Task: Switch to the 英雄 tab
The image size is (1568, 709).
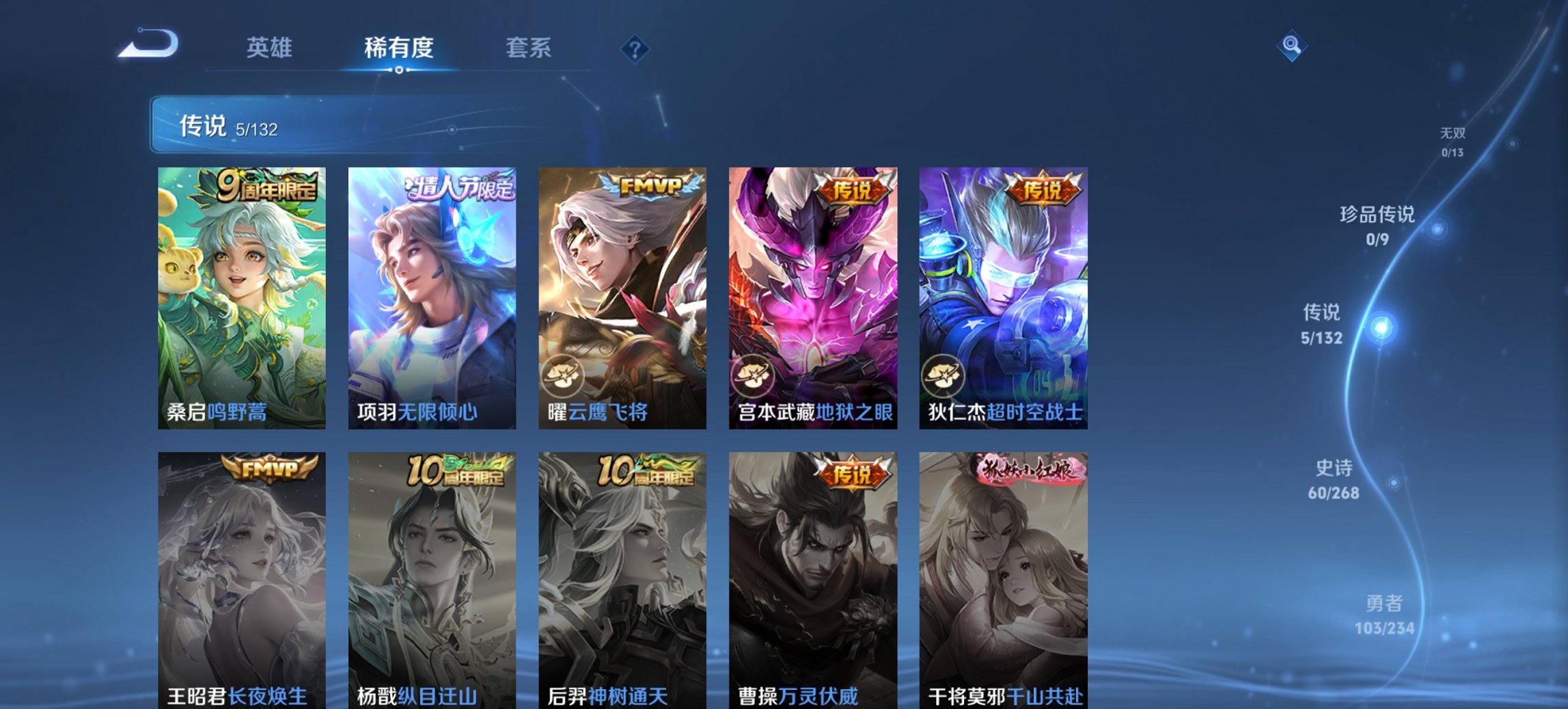Action: pos(272,48)
